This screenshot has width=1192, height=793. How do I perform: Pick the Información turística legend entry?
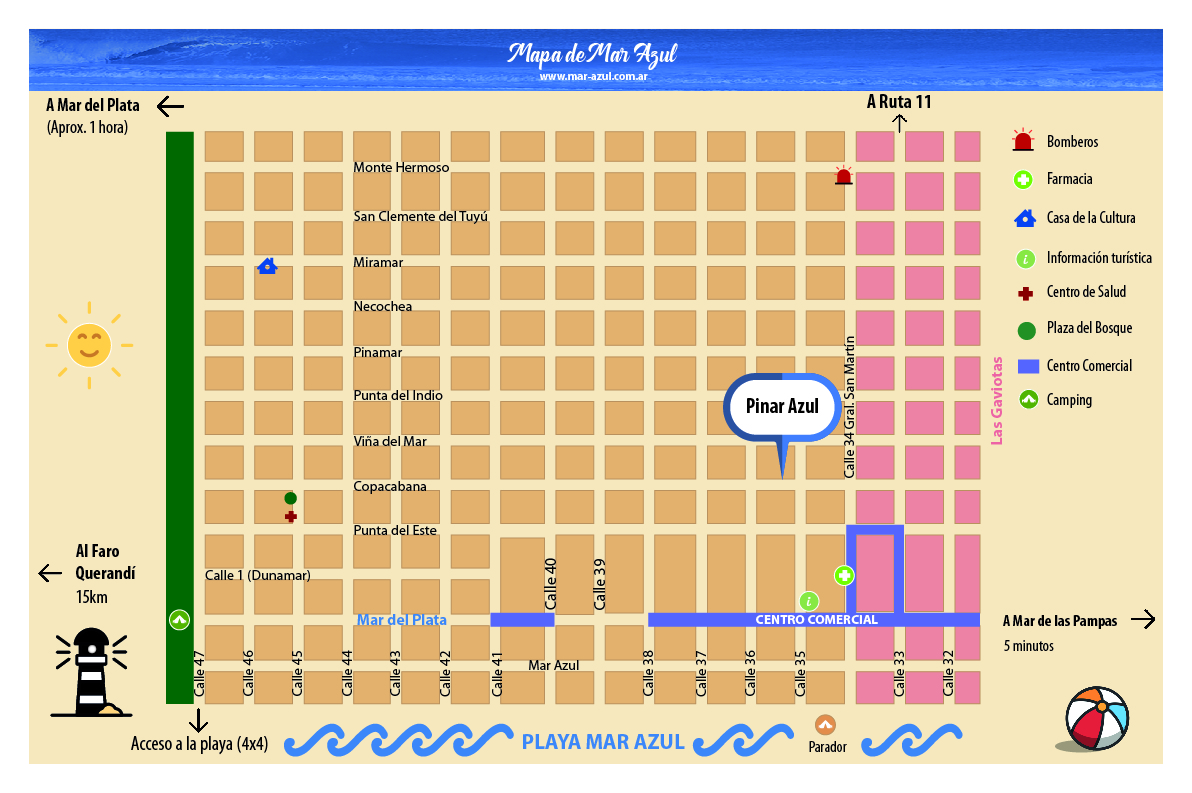point(1098,258)
